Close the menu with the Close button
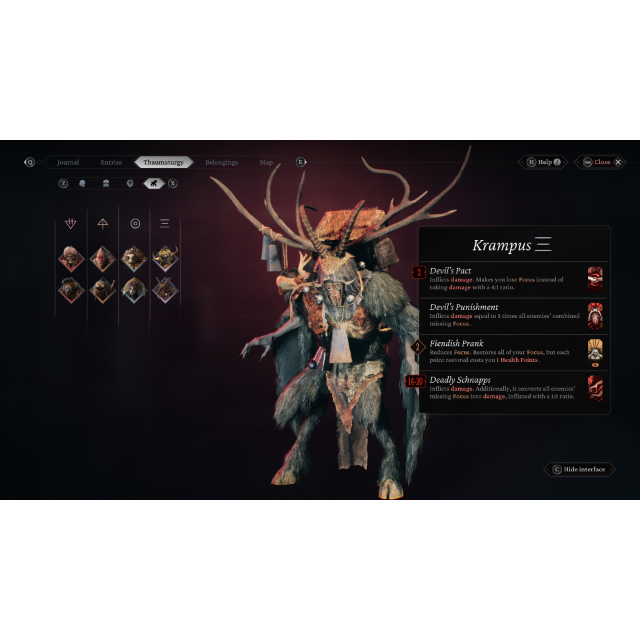640x640 pixels. point(601,162)
